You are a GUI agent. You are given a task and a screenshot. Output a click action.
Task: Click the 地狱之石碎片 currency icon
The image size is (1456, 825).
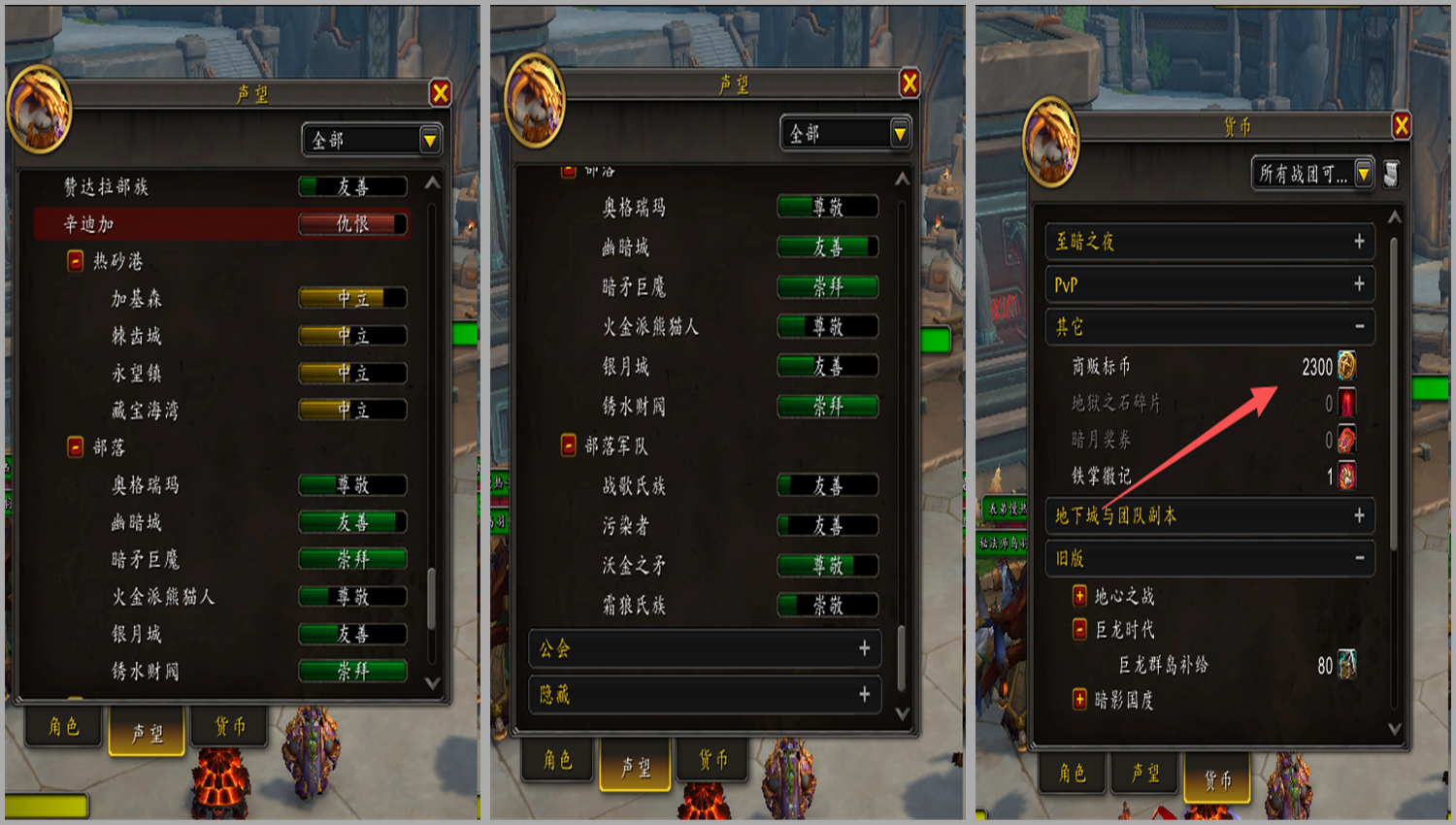click(x=1347, y=403)
